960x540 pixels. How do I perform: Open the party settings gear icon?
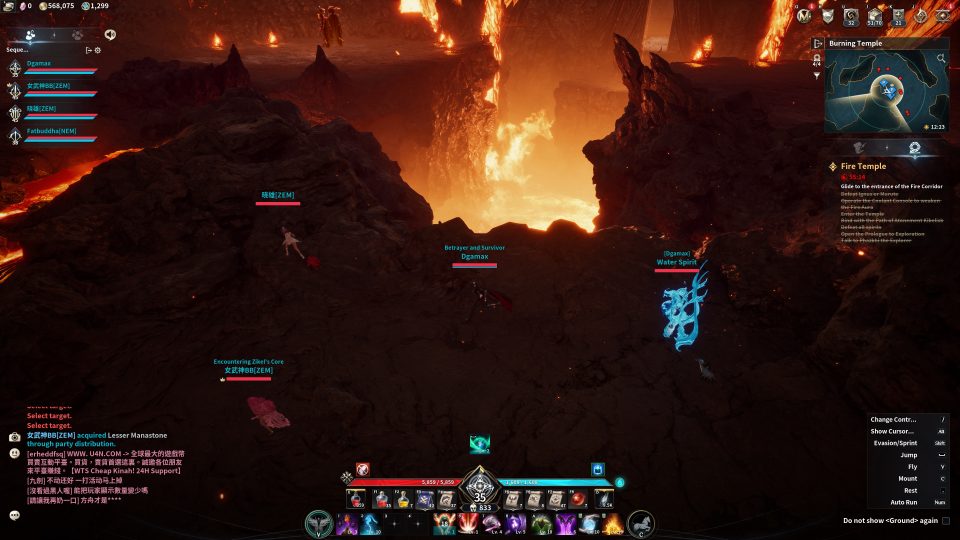tap(97, 50)
